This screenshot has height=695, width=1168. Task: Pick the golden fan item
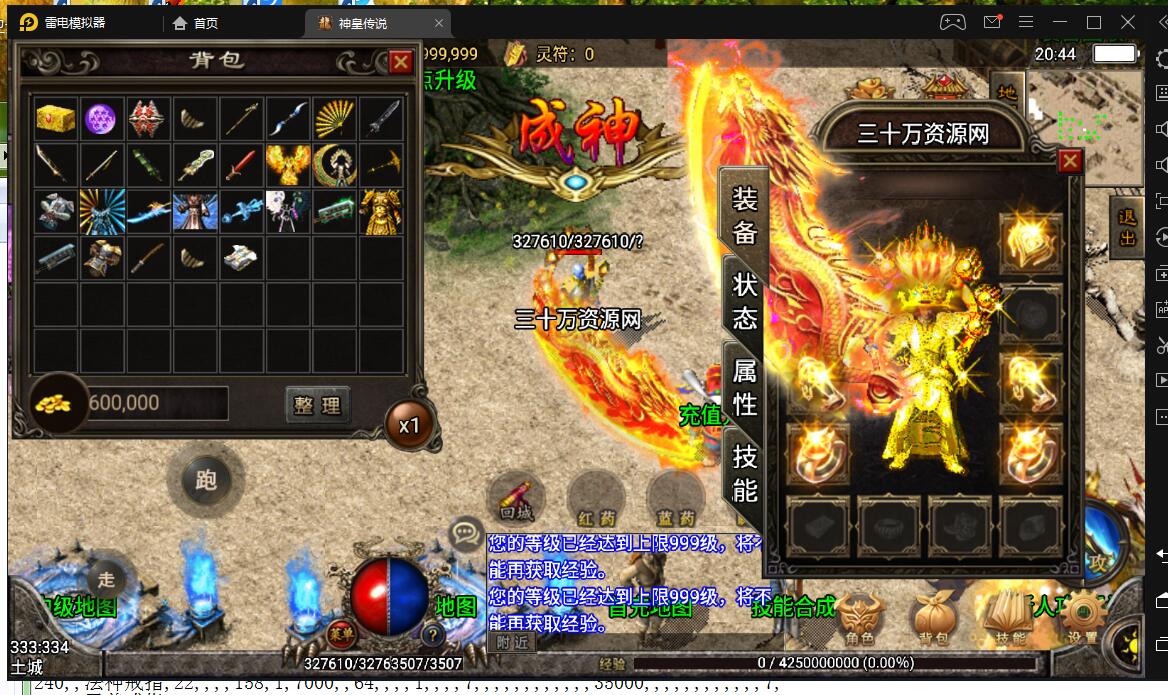(x=334, y=119)
